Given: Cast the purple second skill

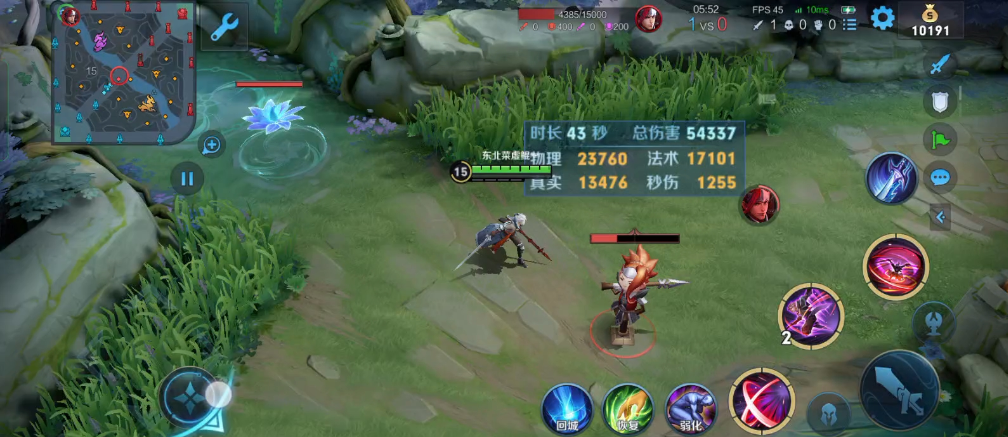Looking at the screenshot, I should [x=811, y=315].
